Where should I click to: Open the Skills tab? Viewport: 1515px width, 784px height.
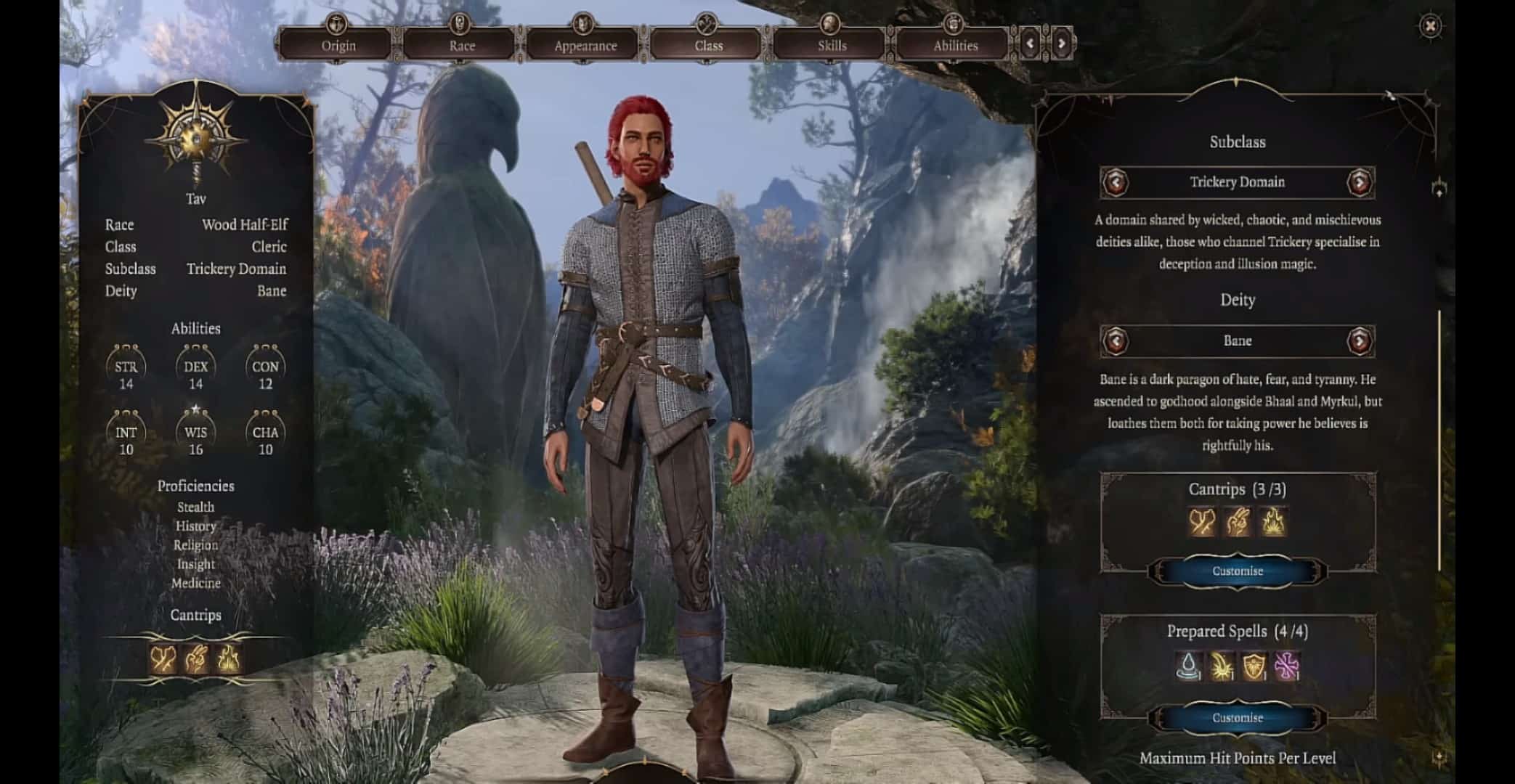(832, 45)
